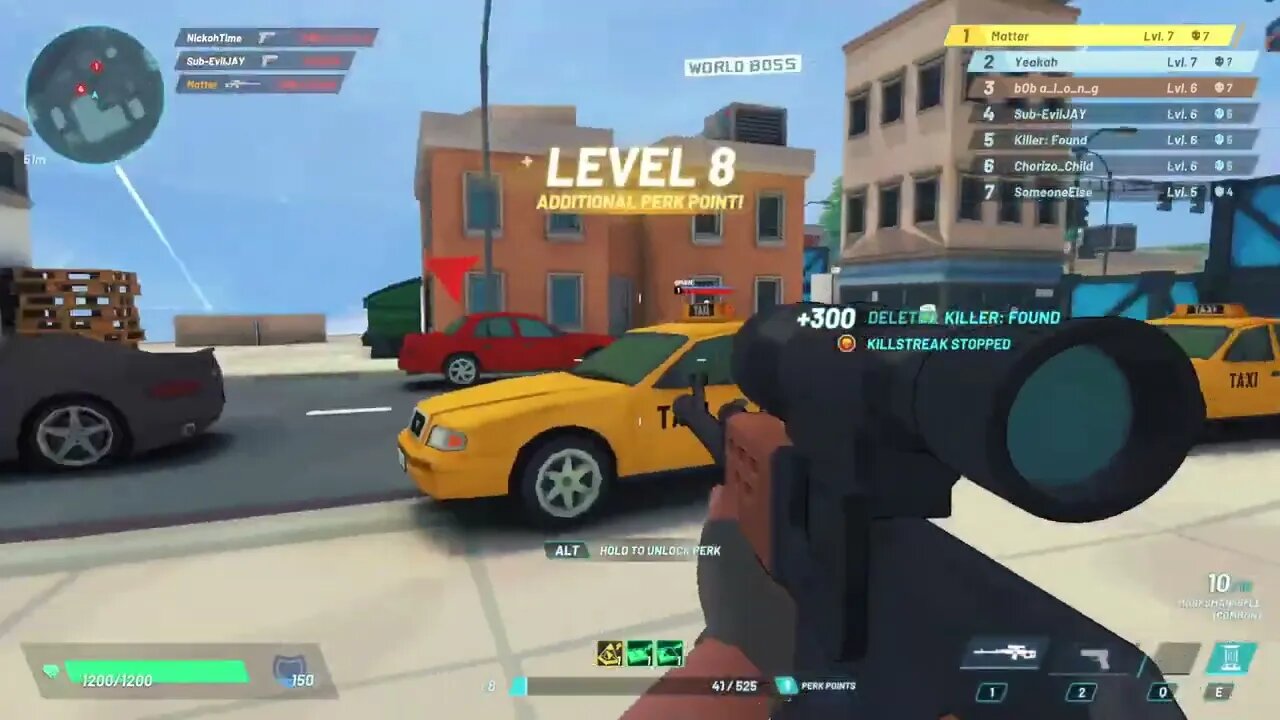1280x720 pixels.
Task: Click the circular minimap
Action: (x=94, y=95)
